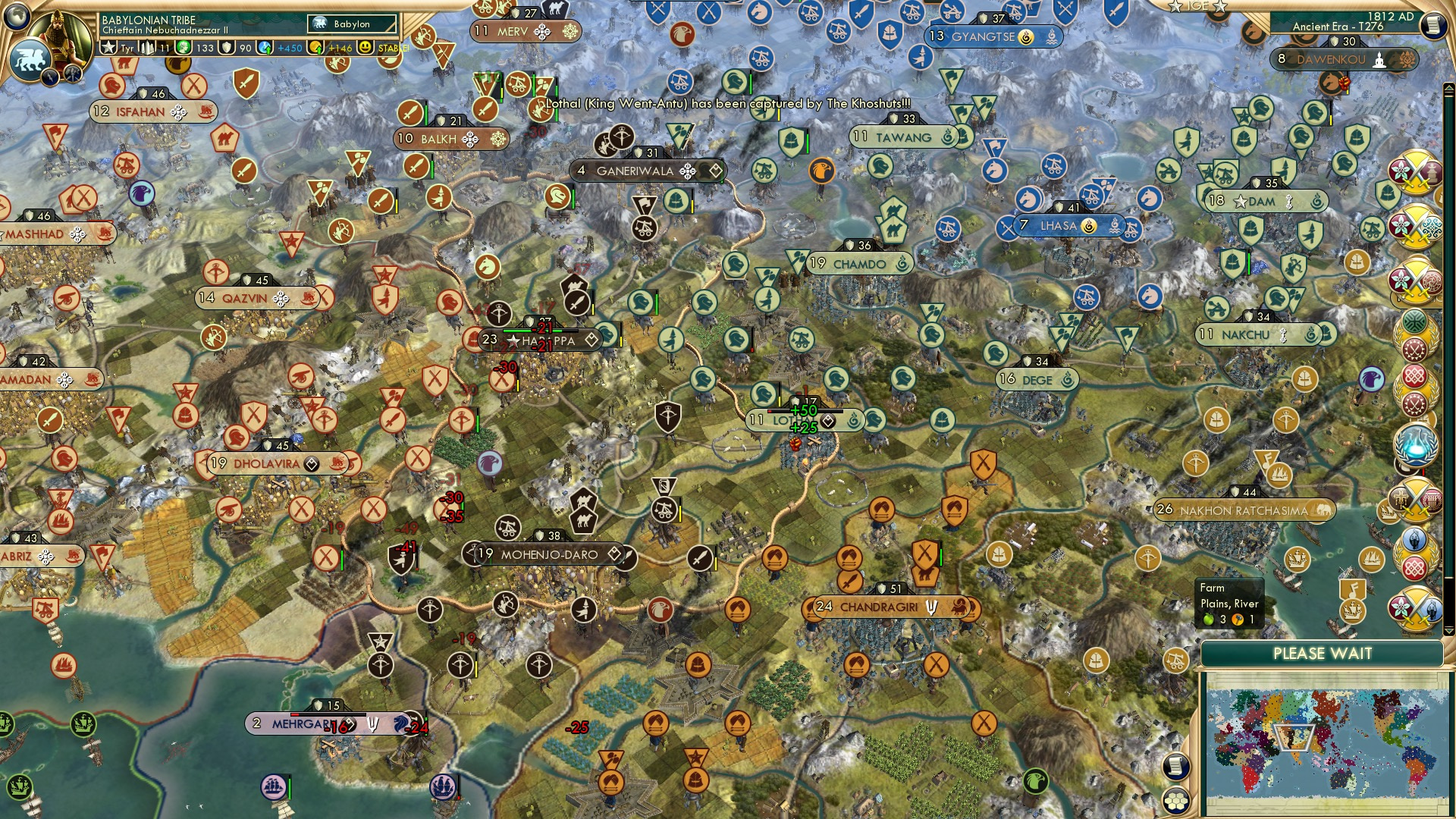The image size is (1456, 819).
Task: Open the IGE editor tab at top
Action: click(1198, 6)
